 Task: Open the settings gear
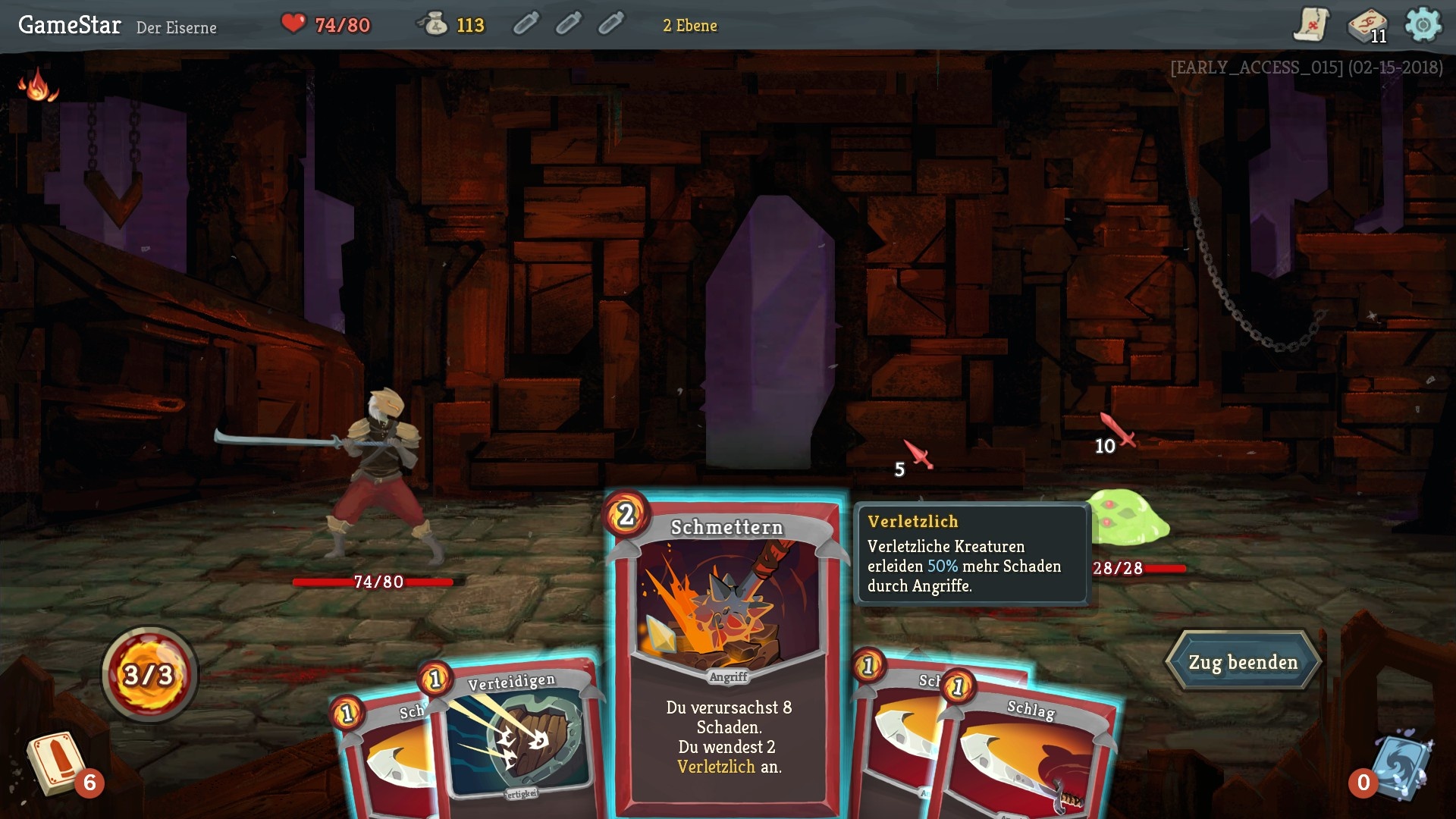pos(1423,25)
